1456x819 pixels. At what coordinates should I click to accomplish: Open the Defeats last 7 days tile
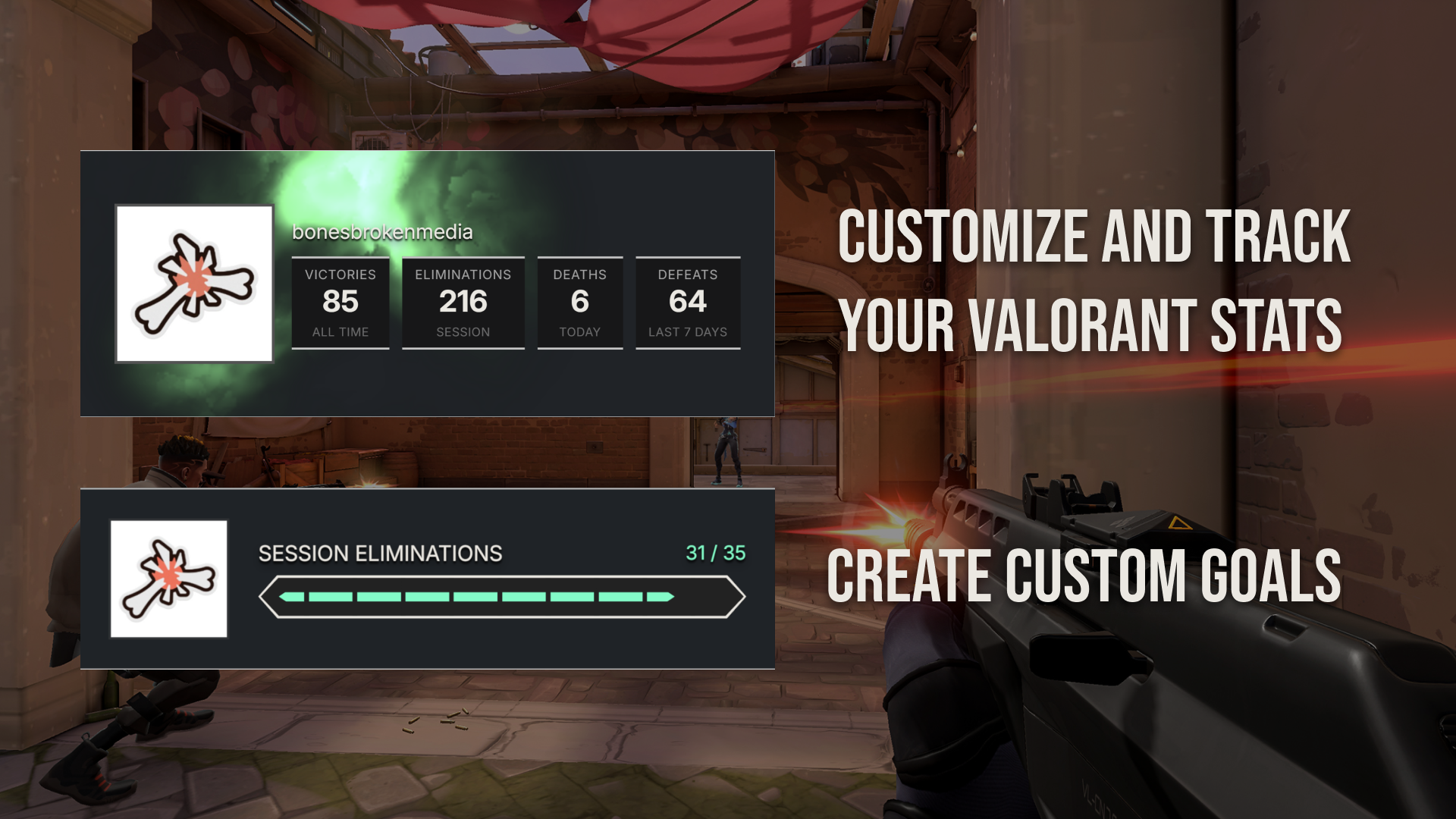(x=687, y=303)
